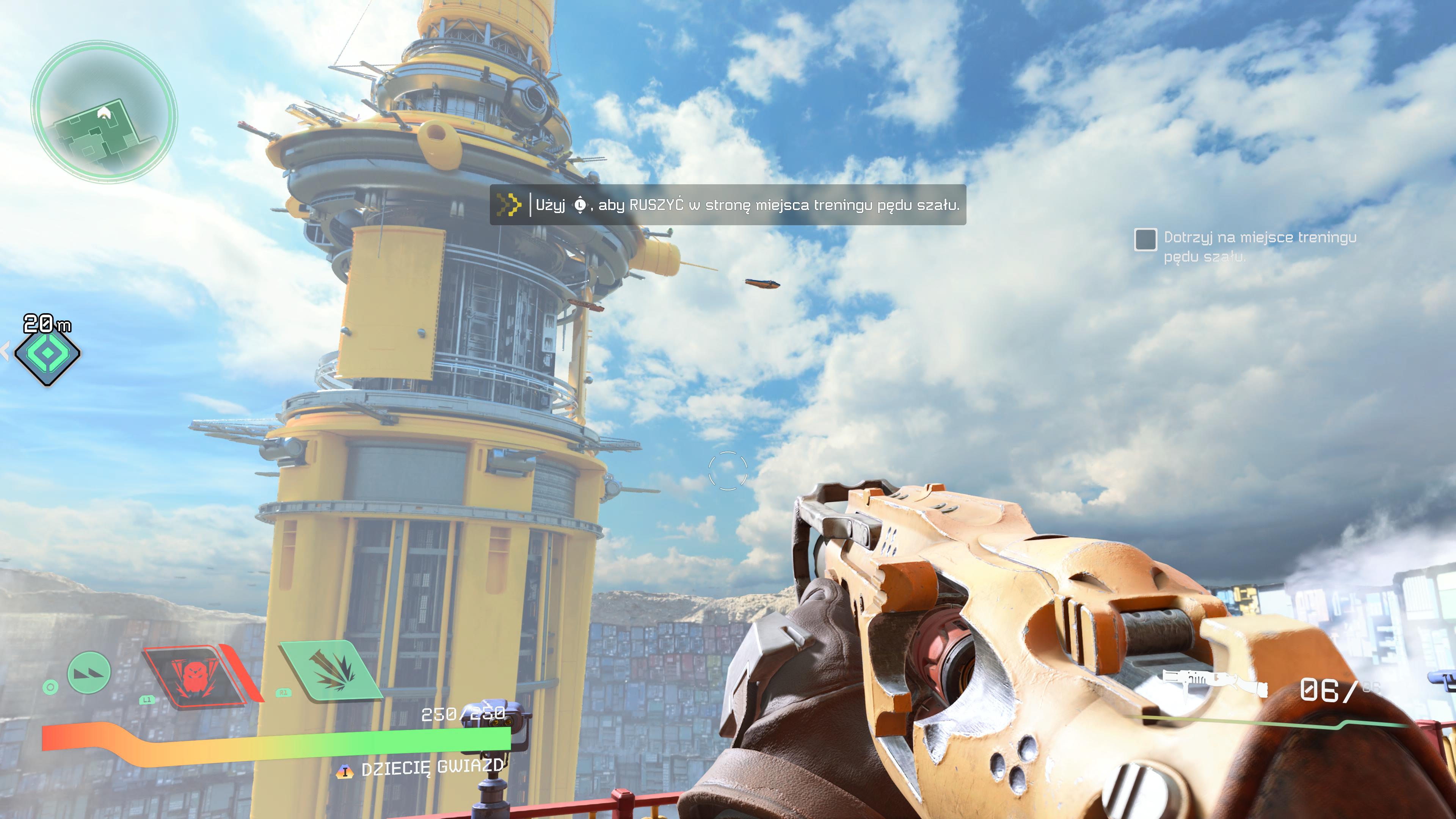This screenshot has height=819, width=1456.
Task: Open the circular minimap
Action: click(x=104, y=113)
